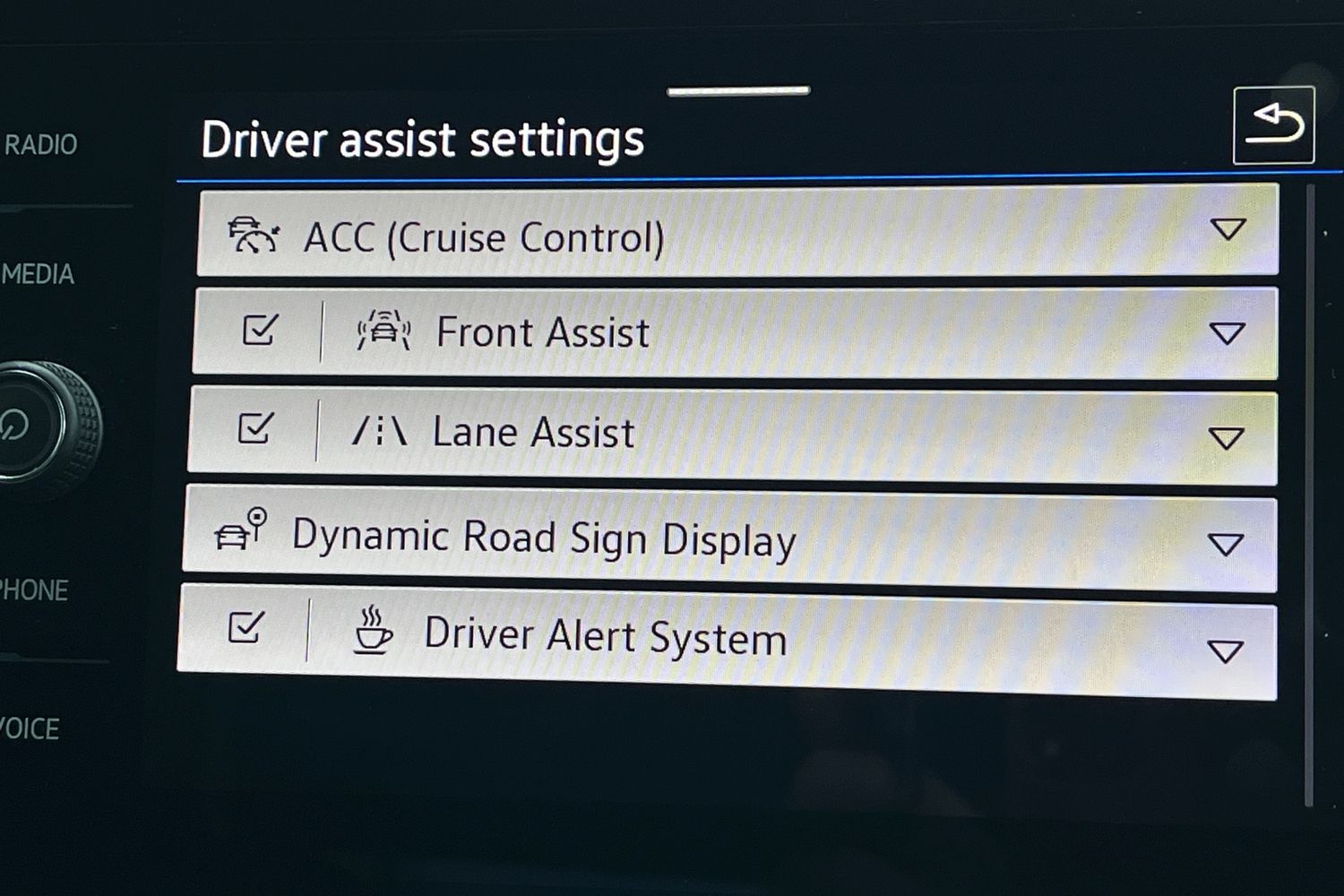
Task: Toggle the Front Assist checkbox
Action: pos(260,331)
